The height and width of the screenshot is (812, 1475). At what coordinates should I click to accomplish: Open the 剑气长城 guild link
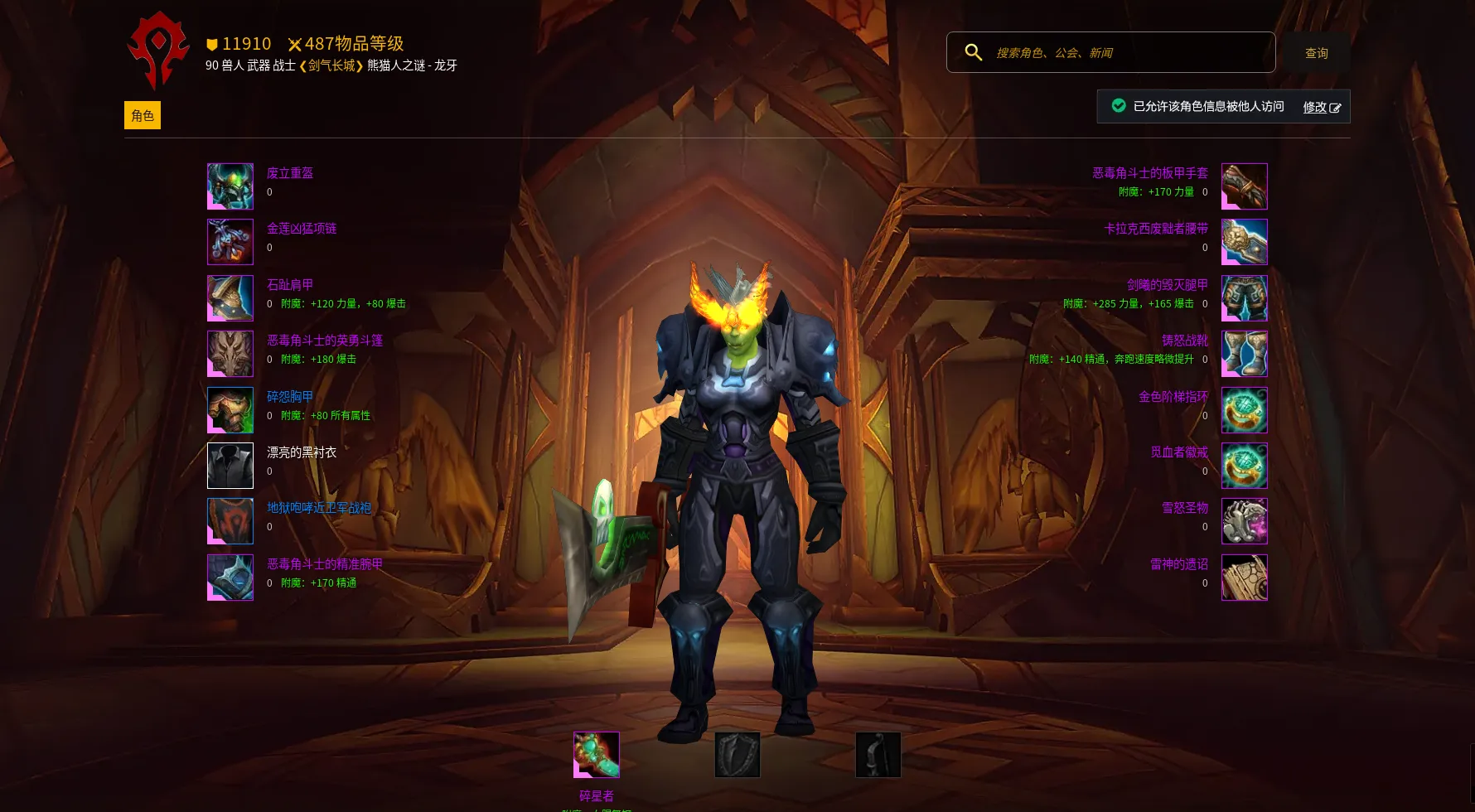331,65
